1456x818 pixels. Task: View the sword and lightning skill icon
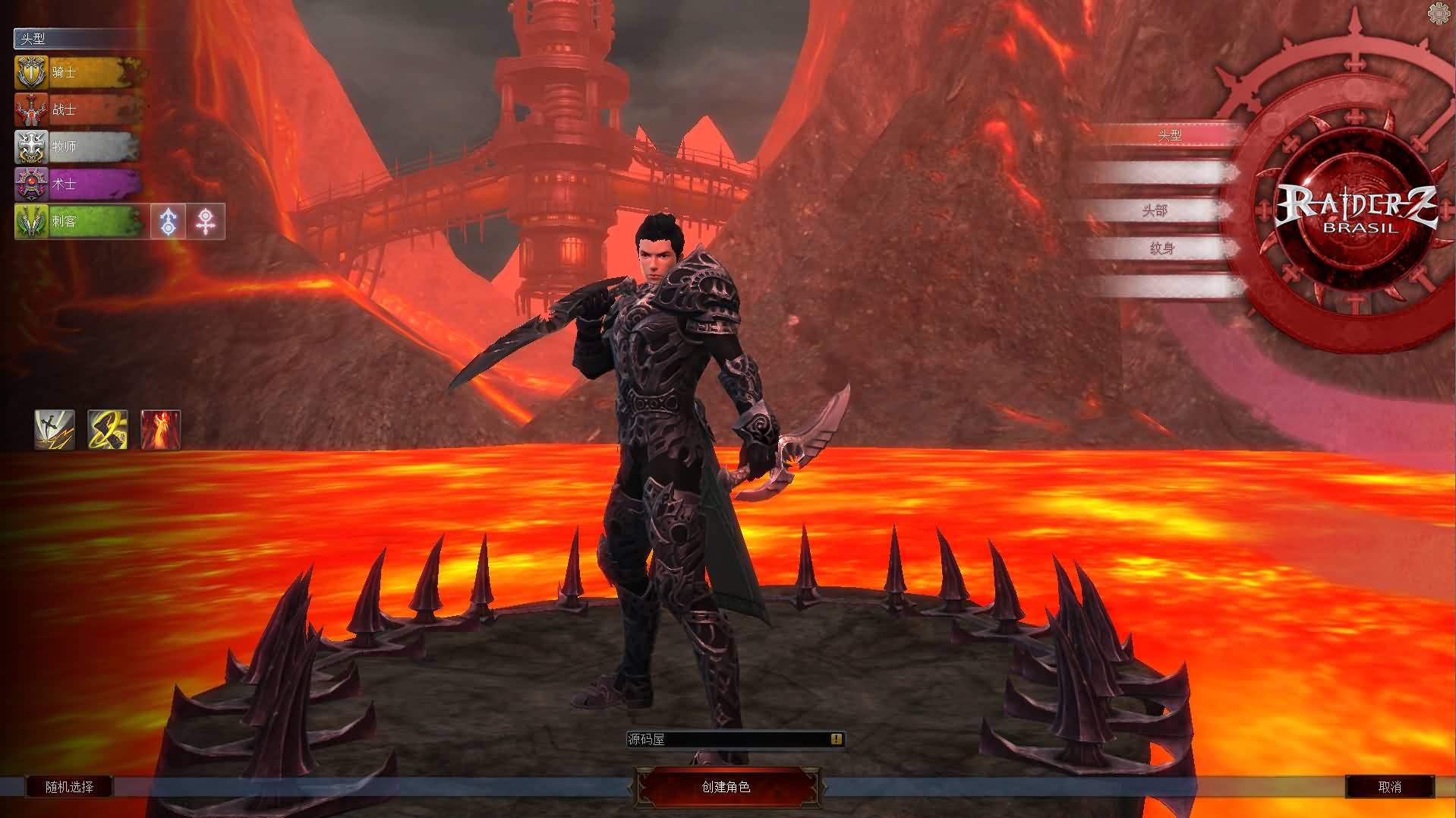(55, 430)
